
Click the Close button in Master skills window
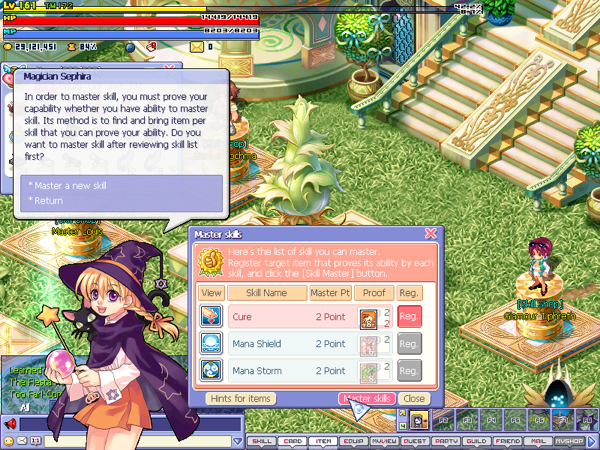(415, 398)
